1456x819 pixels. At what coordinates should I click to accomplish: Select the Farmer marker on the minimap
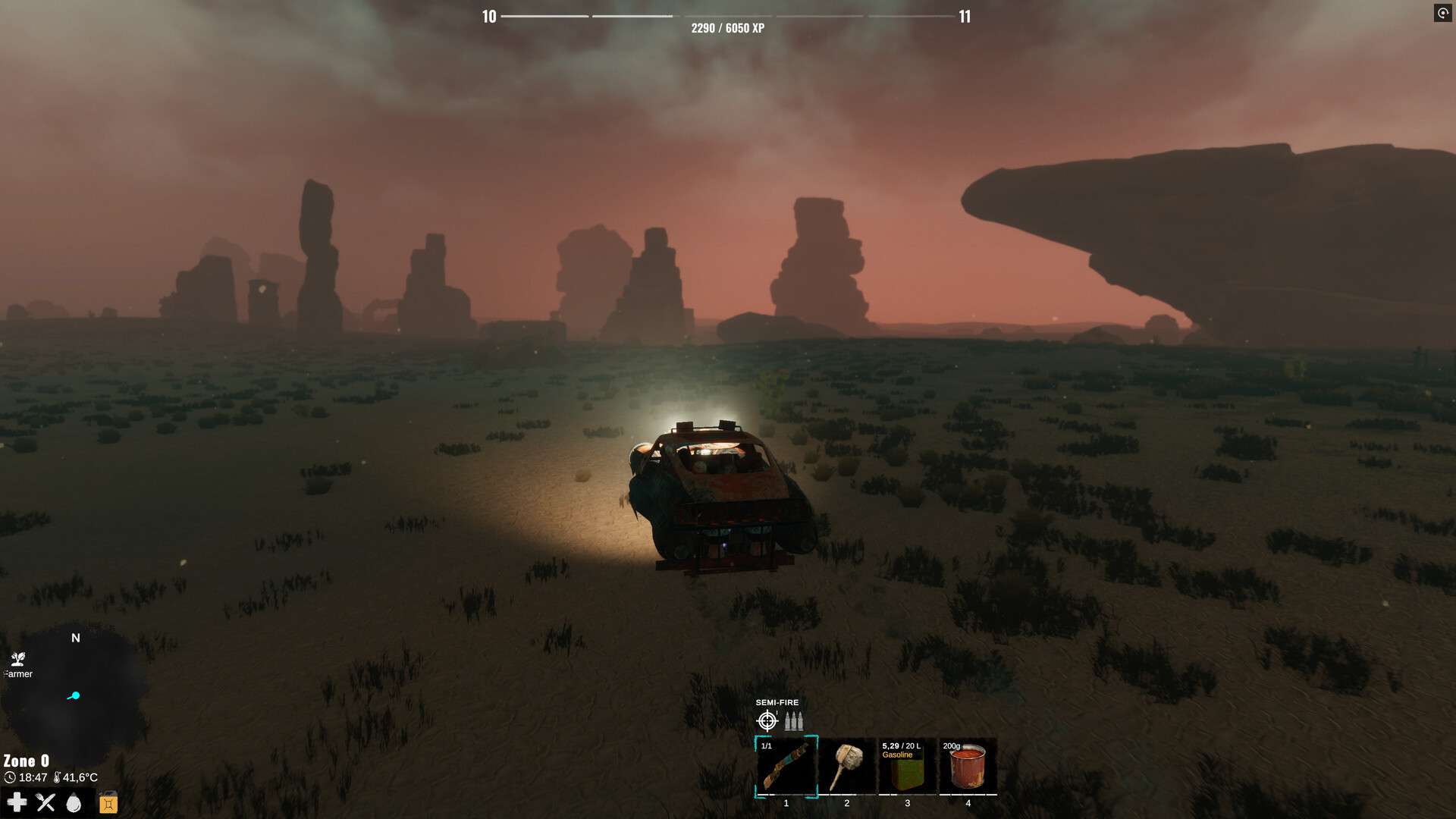pyautogui.click(x=18, y=659)
